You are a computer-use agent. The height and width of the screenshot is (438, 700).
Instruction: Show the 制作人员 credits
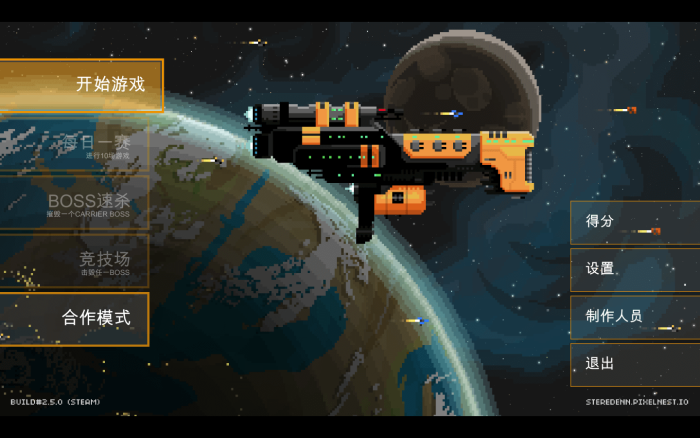(634, 316)
